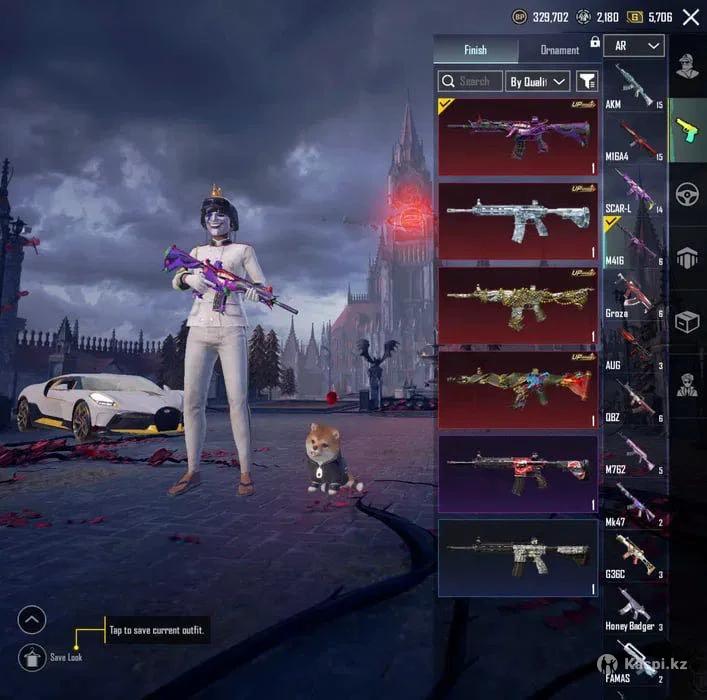Viewport: 707px width, 700px height.
Task: Select M16A4 from the weapon list
Action: point(634,138)
